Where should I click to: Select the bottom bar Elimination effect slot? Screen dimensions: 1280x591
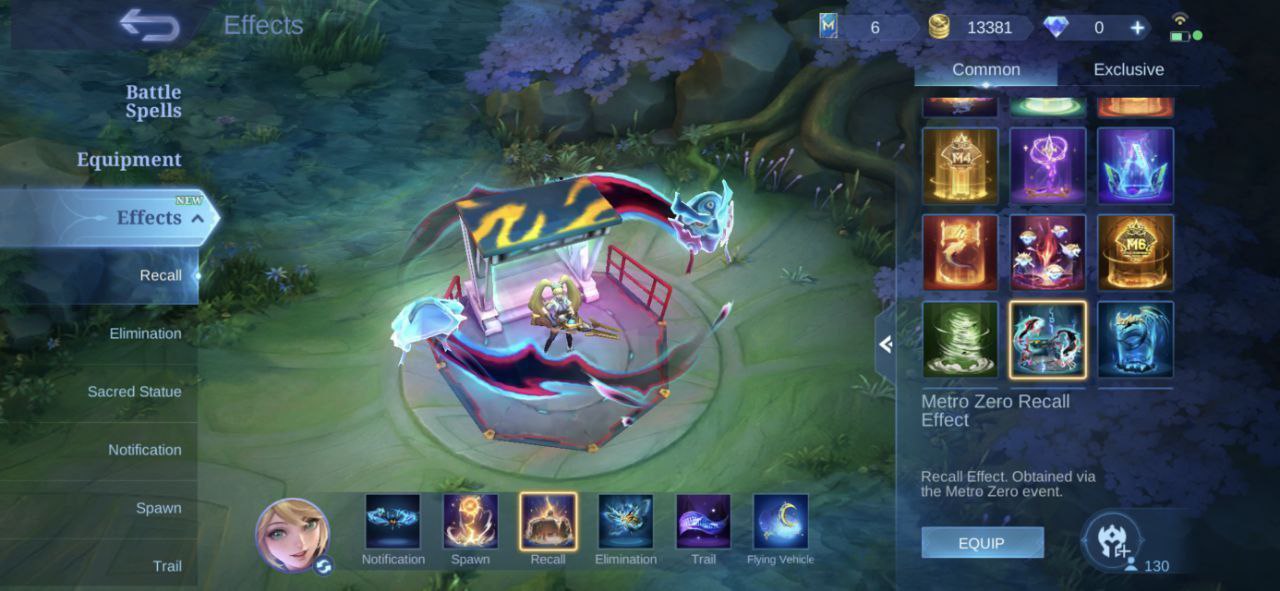(625, 522)
